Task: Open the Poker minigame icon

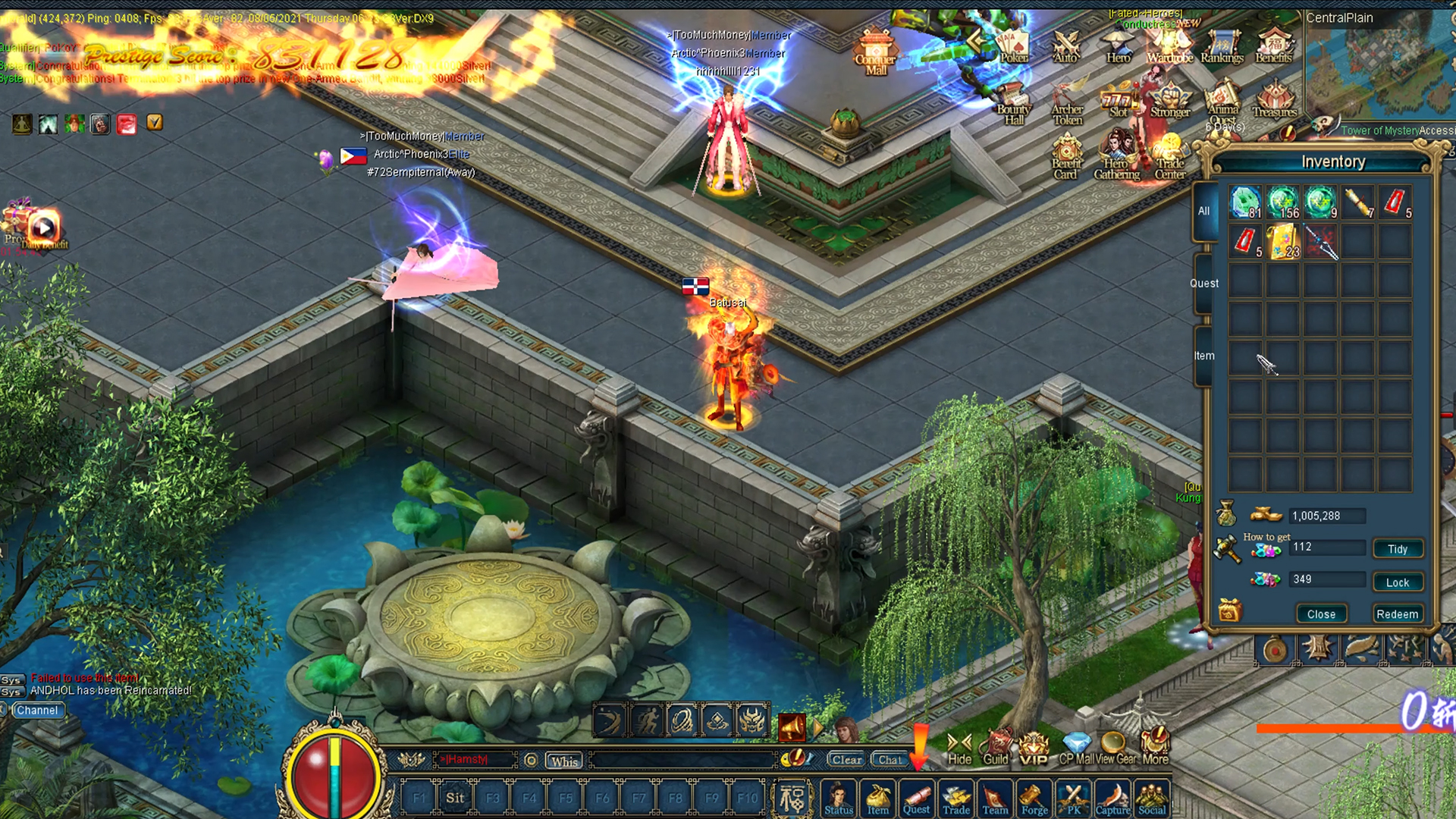Action: (1013, 47)
